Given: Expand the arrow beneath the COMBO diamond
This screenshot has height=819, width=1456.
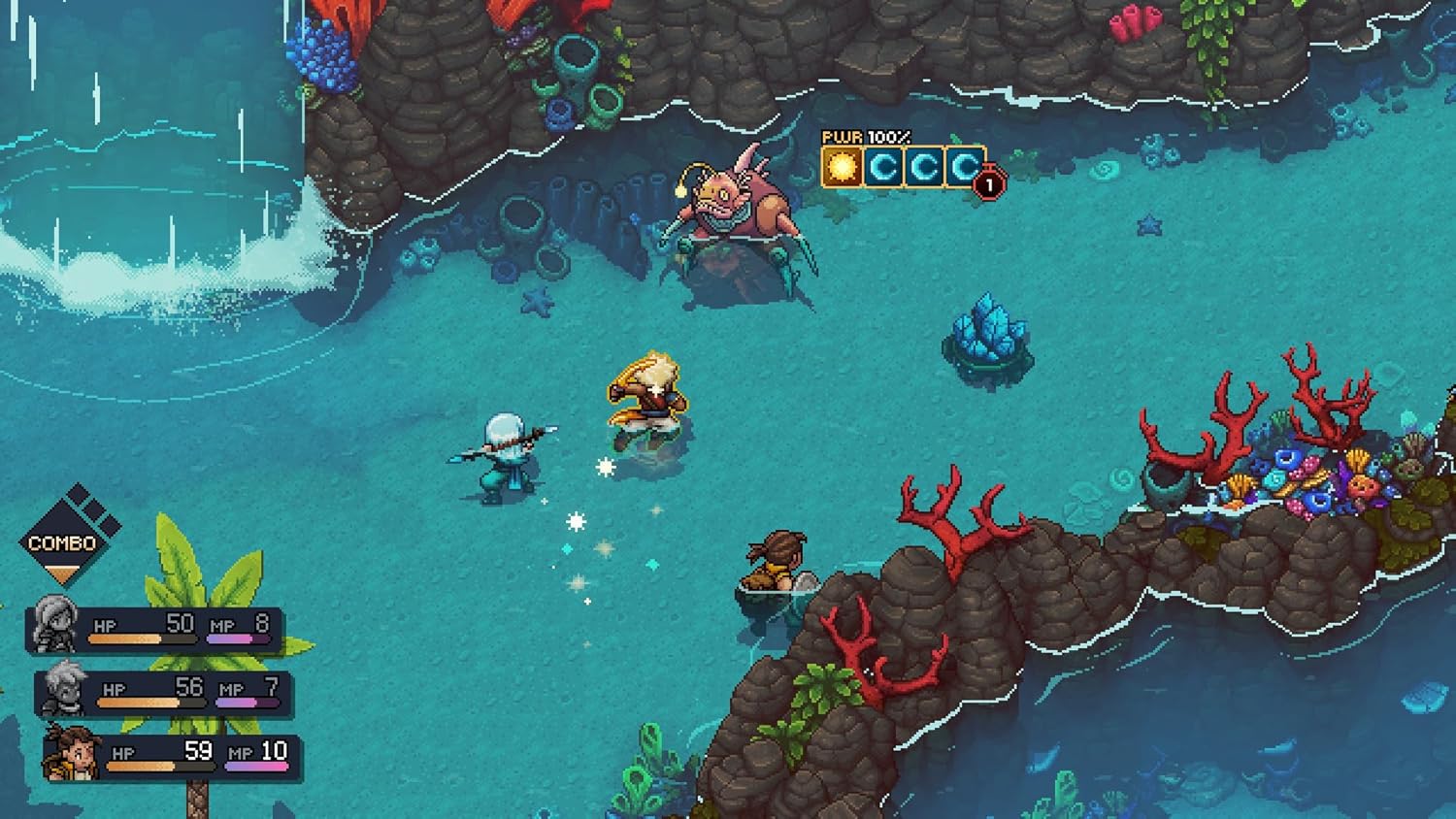Looking at the screenshot, I should (x=63, y=574).
